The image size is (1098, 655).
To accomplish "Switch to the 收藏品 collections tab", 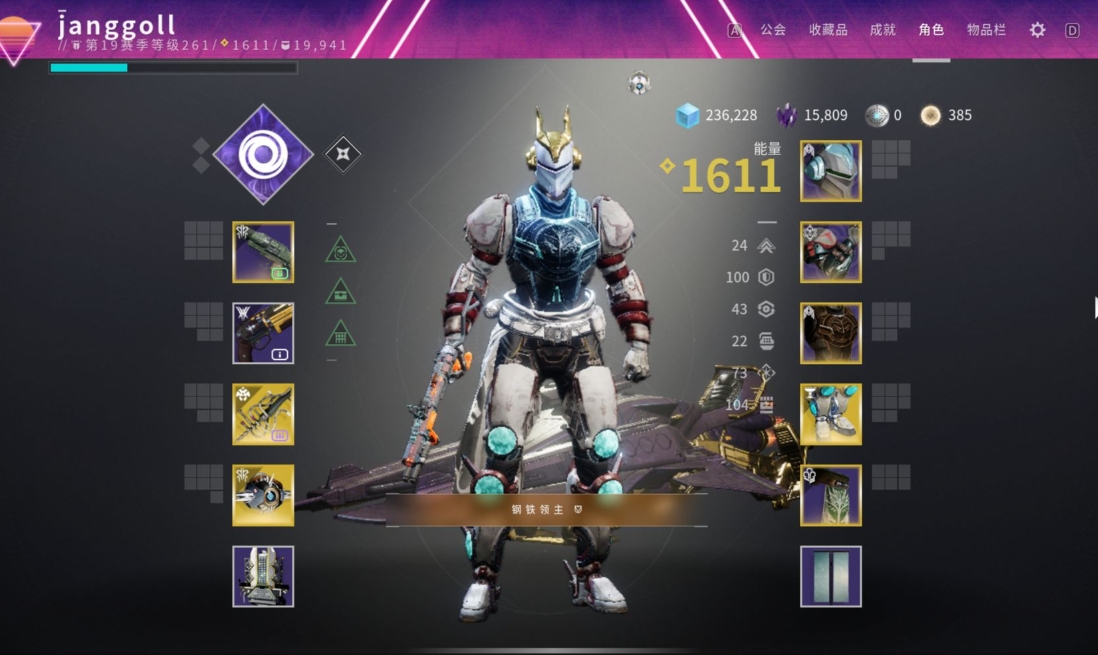I will (x=828, y=30).
